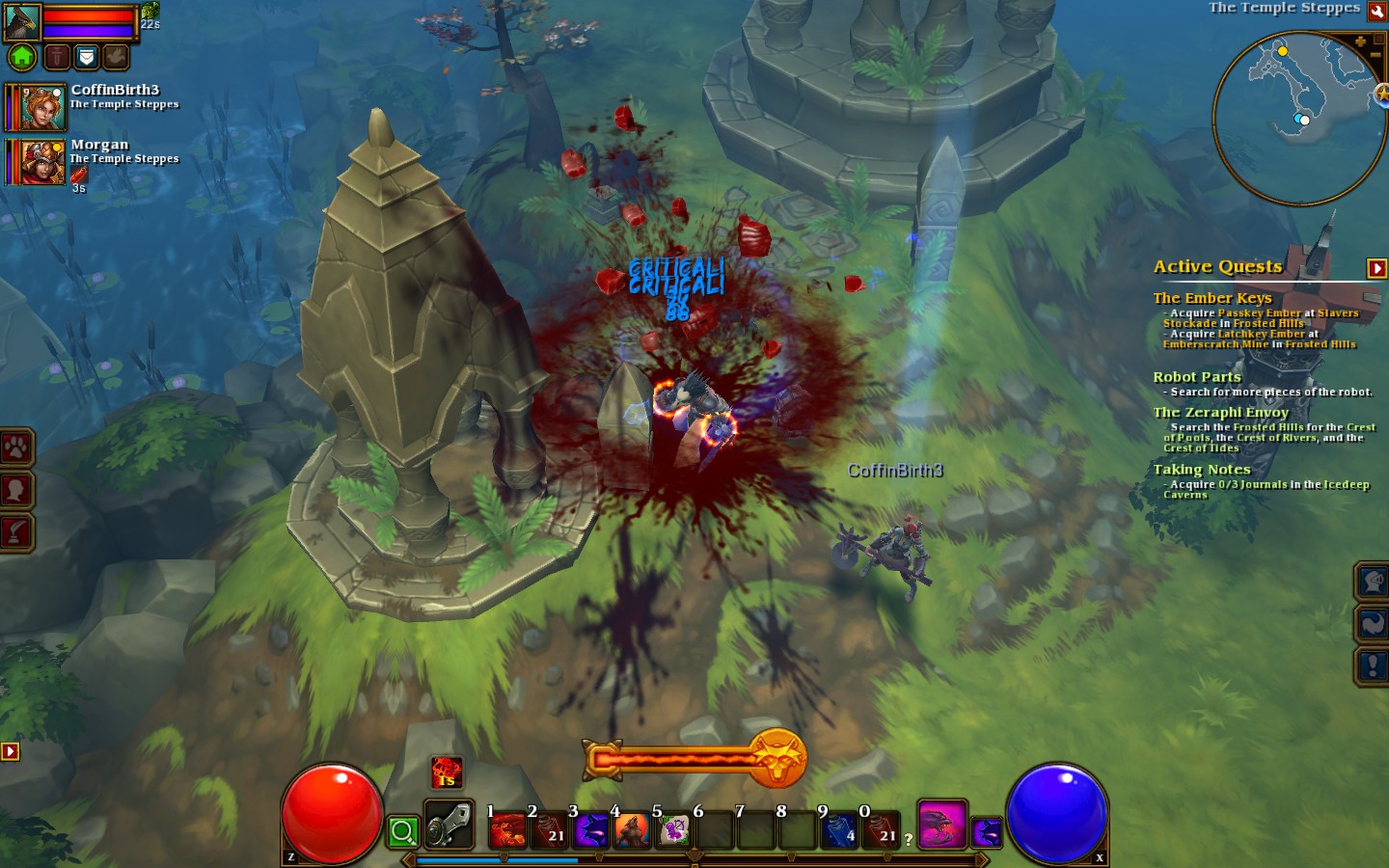Select the Robot Parts quest
The height and width of the screenshot is (868, 1389).
1197,377
